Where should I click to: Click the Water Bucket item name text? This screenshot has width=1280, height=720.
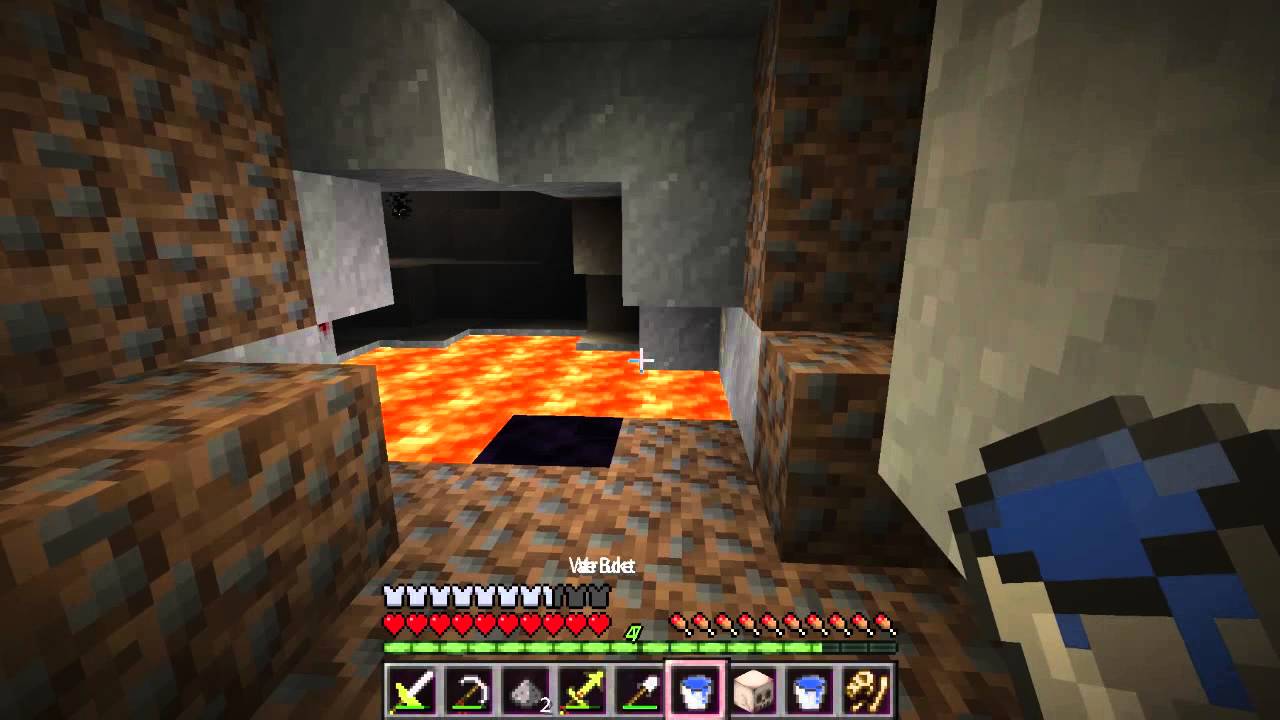pyautogui.click(x=602, y=565)
